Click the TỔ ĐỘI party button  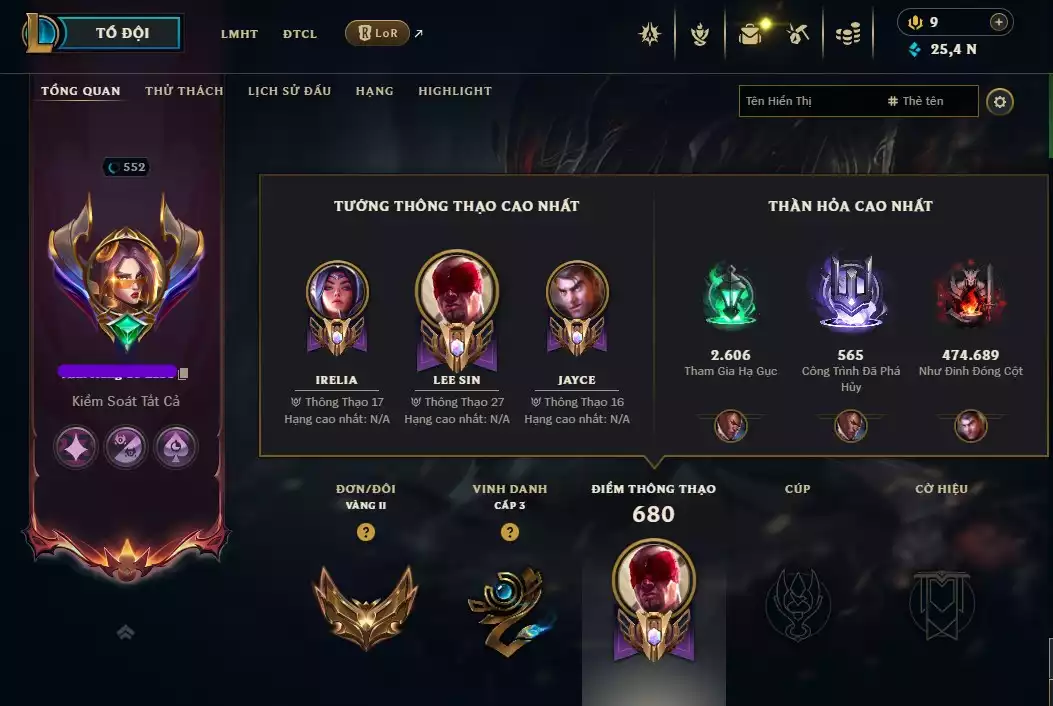(x=121, y=33)
